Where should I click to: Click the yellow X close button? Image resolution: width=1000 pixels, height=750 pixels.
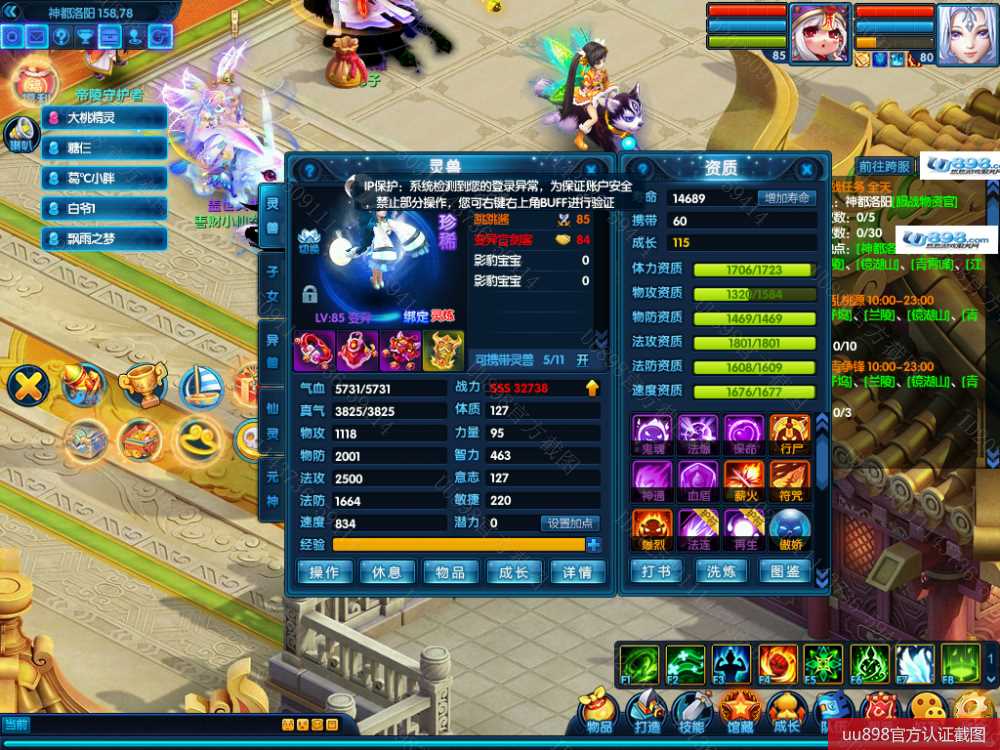pyautogui.click(x=28, y=385)
